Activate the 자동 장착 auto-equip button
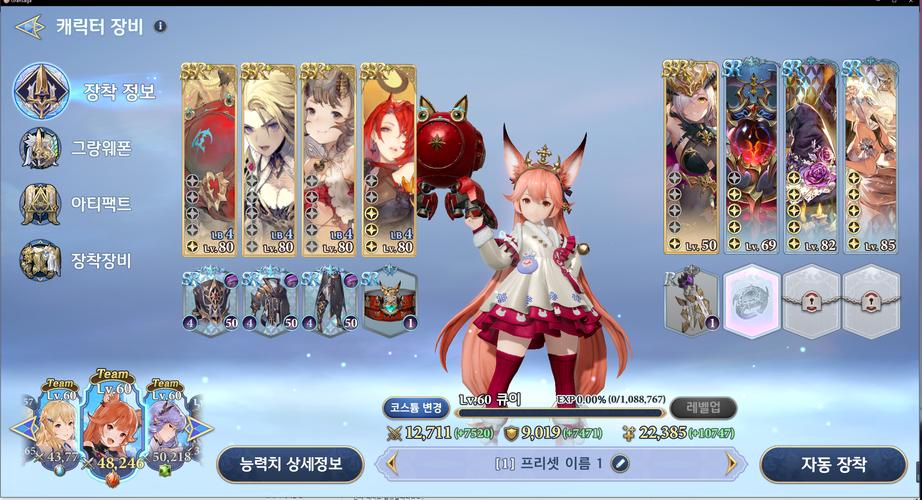This screenshot has width=922, height=500. tap(833, 464)
